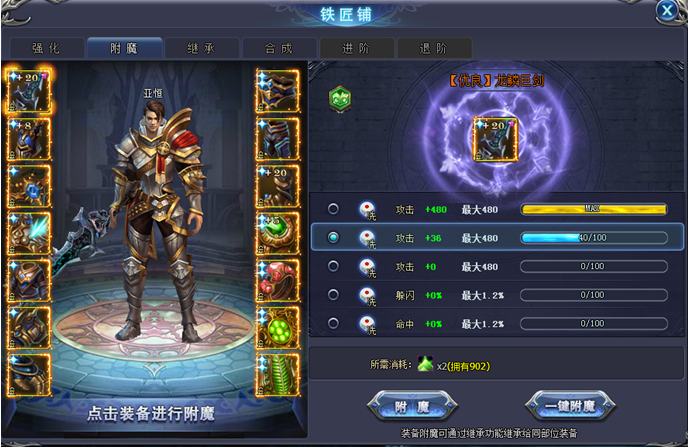Open the 继承 tab
Viewport: 688px width, 448px height.
point(202,48)
